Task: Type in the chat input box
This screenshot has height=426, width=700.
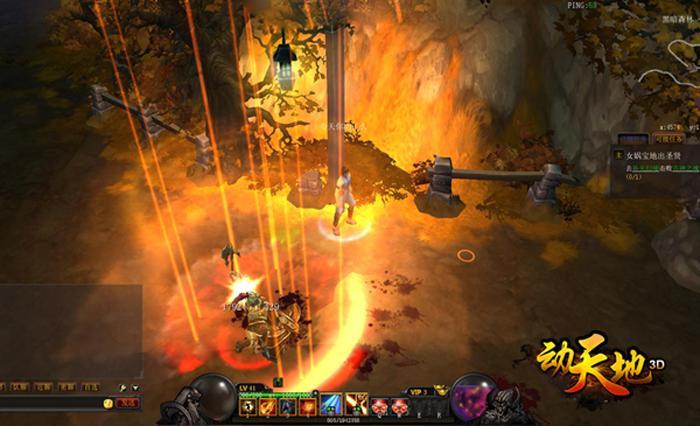Action: [x=50, y=403]
